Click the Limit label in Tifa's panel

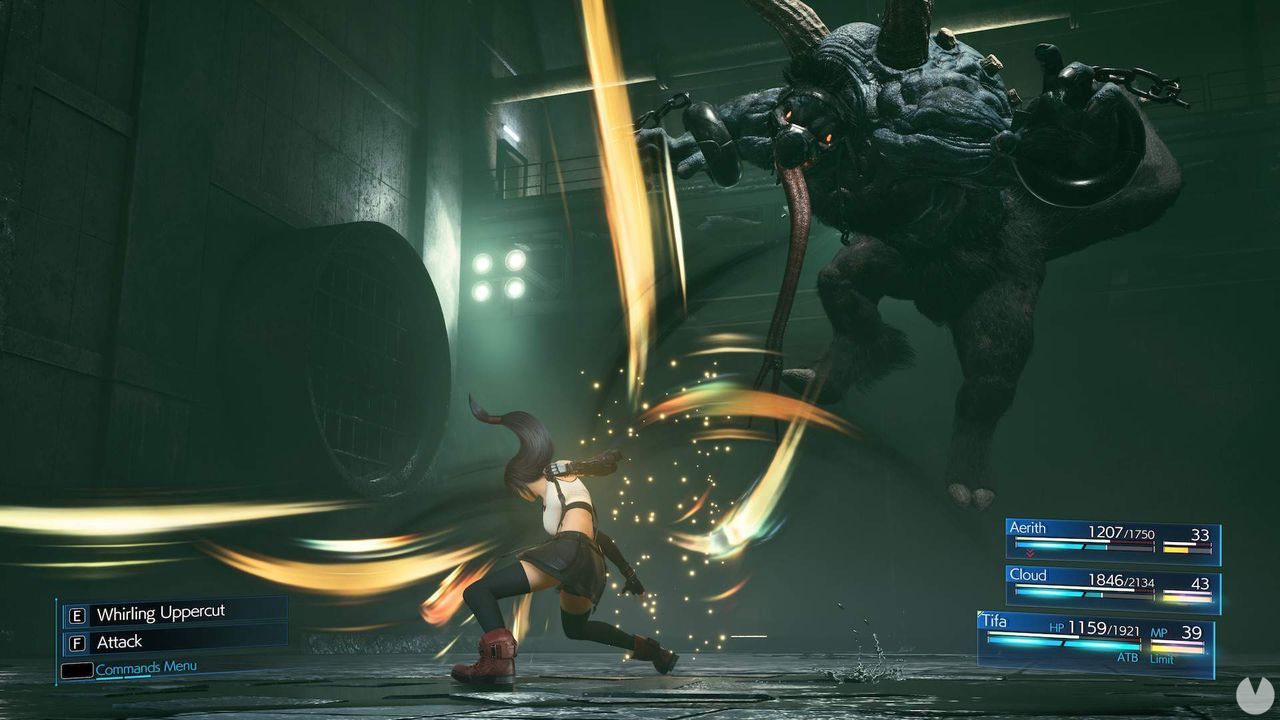coord(1162,659)
